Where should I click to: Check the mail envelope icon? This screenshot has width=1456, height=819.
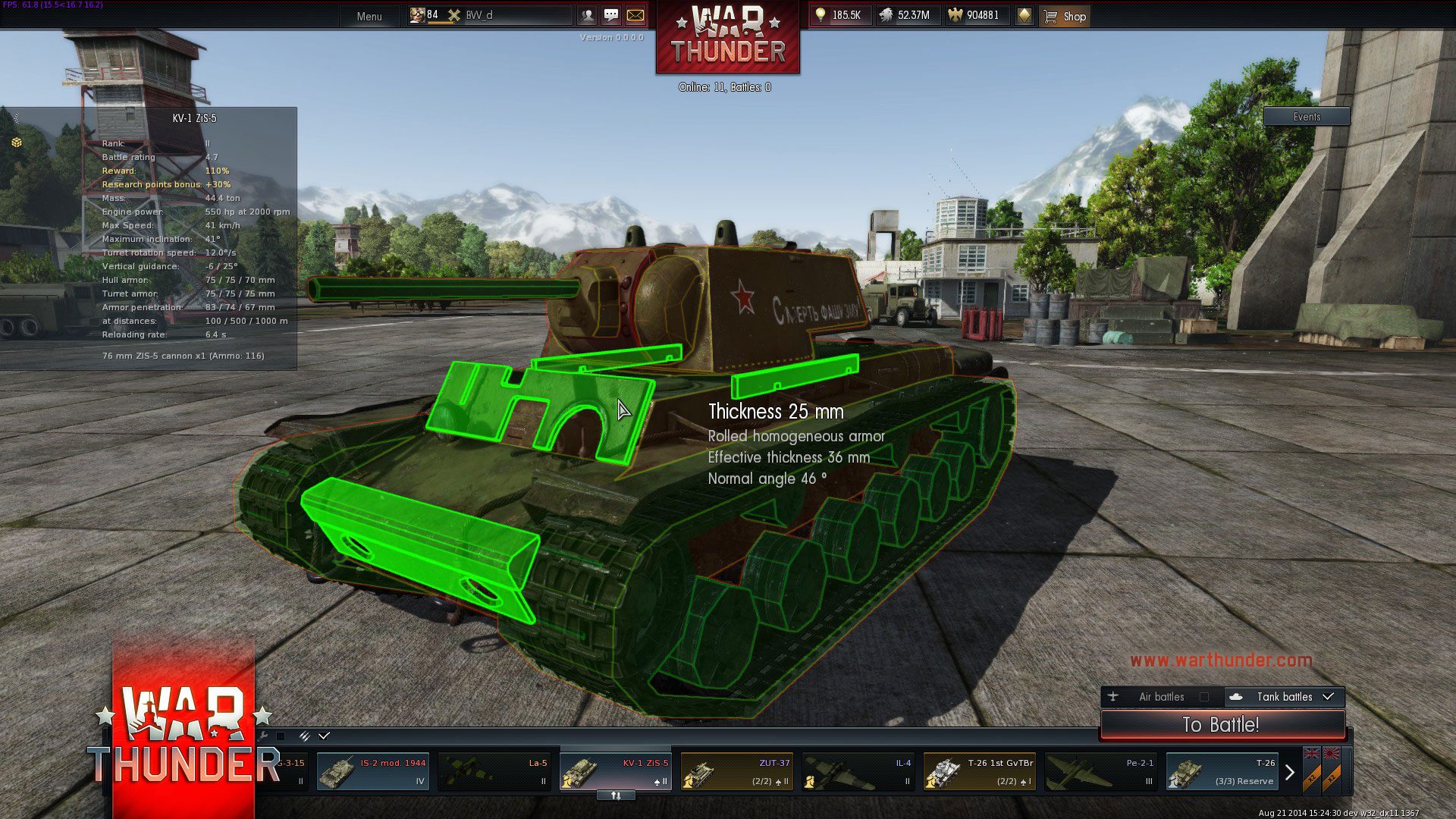pos(635,15)
